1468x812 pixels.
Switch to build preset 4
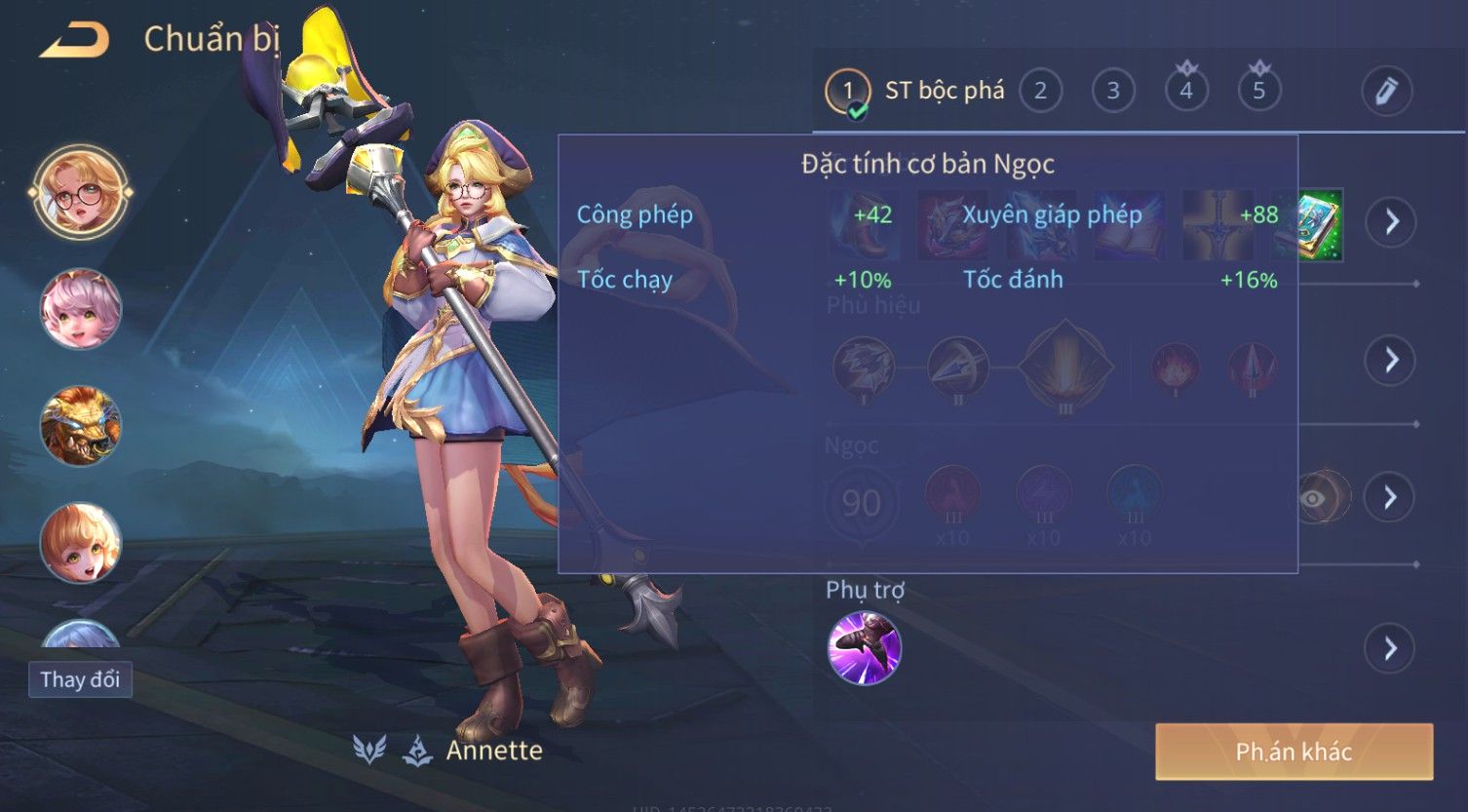coord(1186,91)
